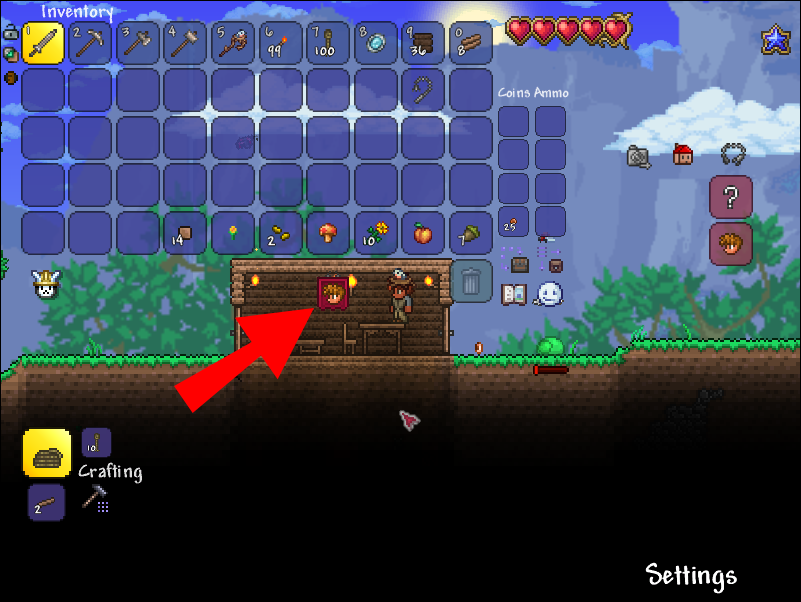
Task: Toggle the hotbar lock icon
Action: [10, 33]
